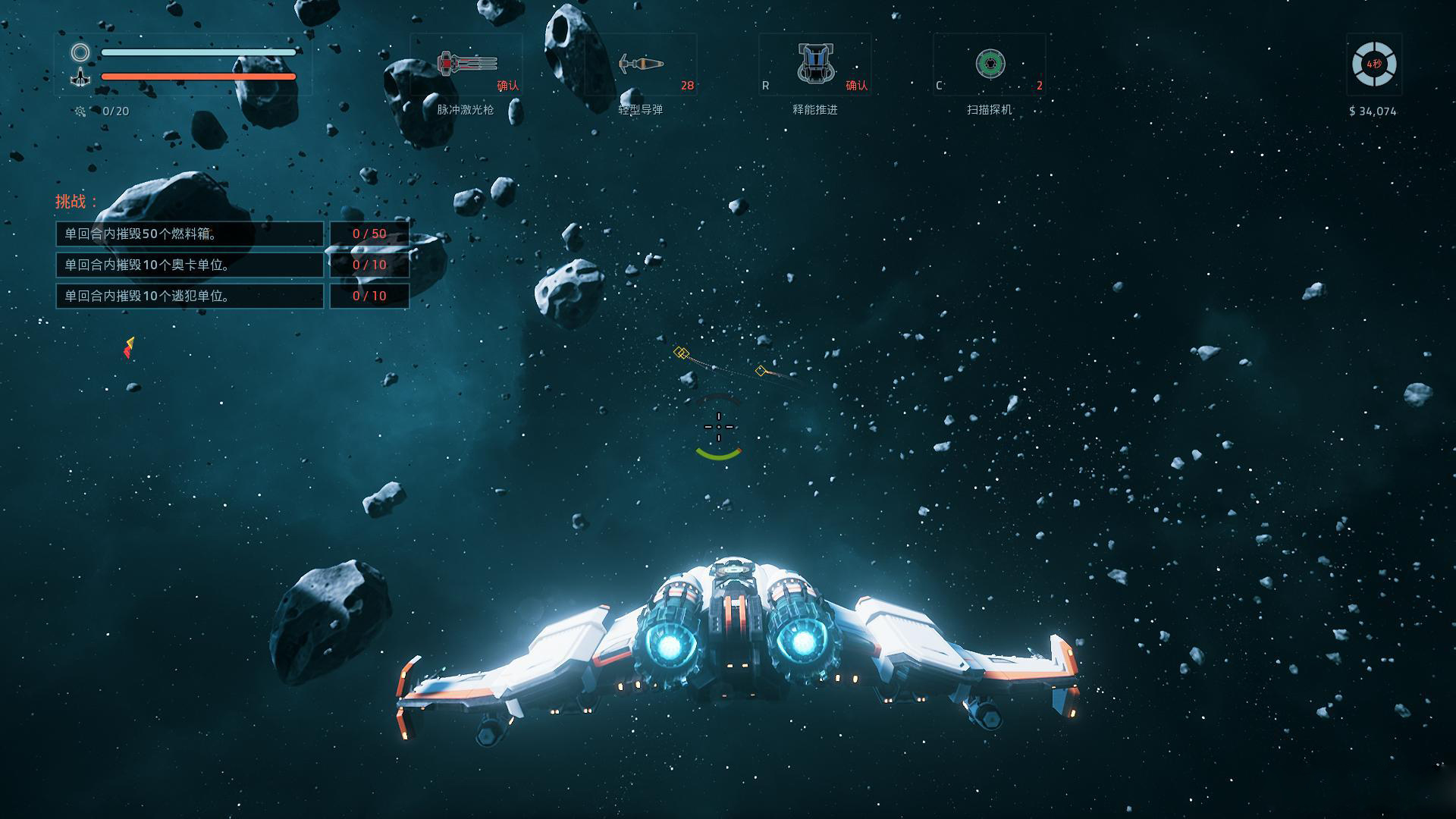The width and height of the screenshot is (1456, 819).
Task: Click the hull integrity orange progress bar
Action: pos(197,76)
